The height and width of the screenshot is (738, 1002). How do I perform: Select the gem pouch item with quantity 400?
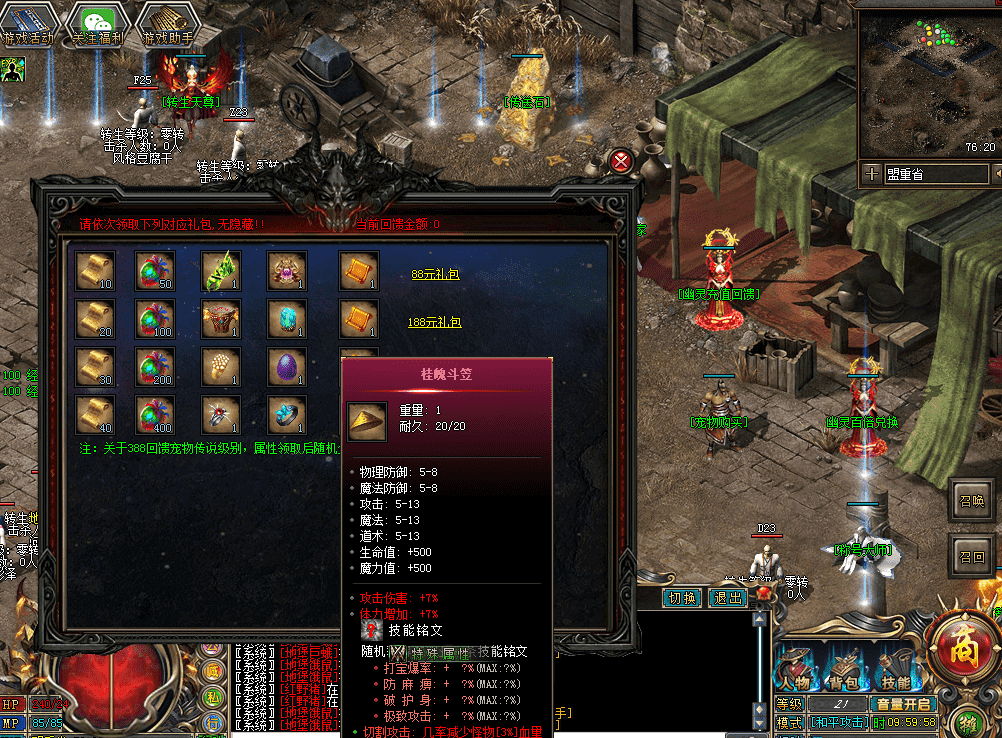pyautogui.click(x=155, y=415)
